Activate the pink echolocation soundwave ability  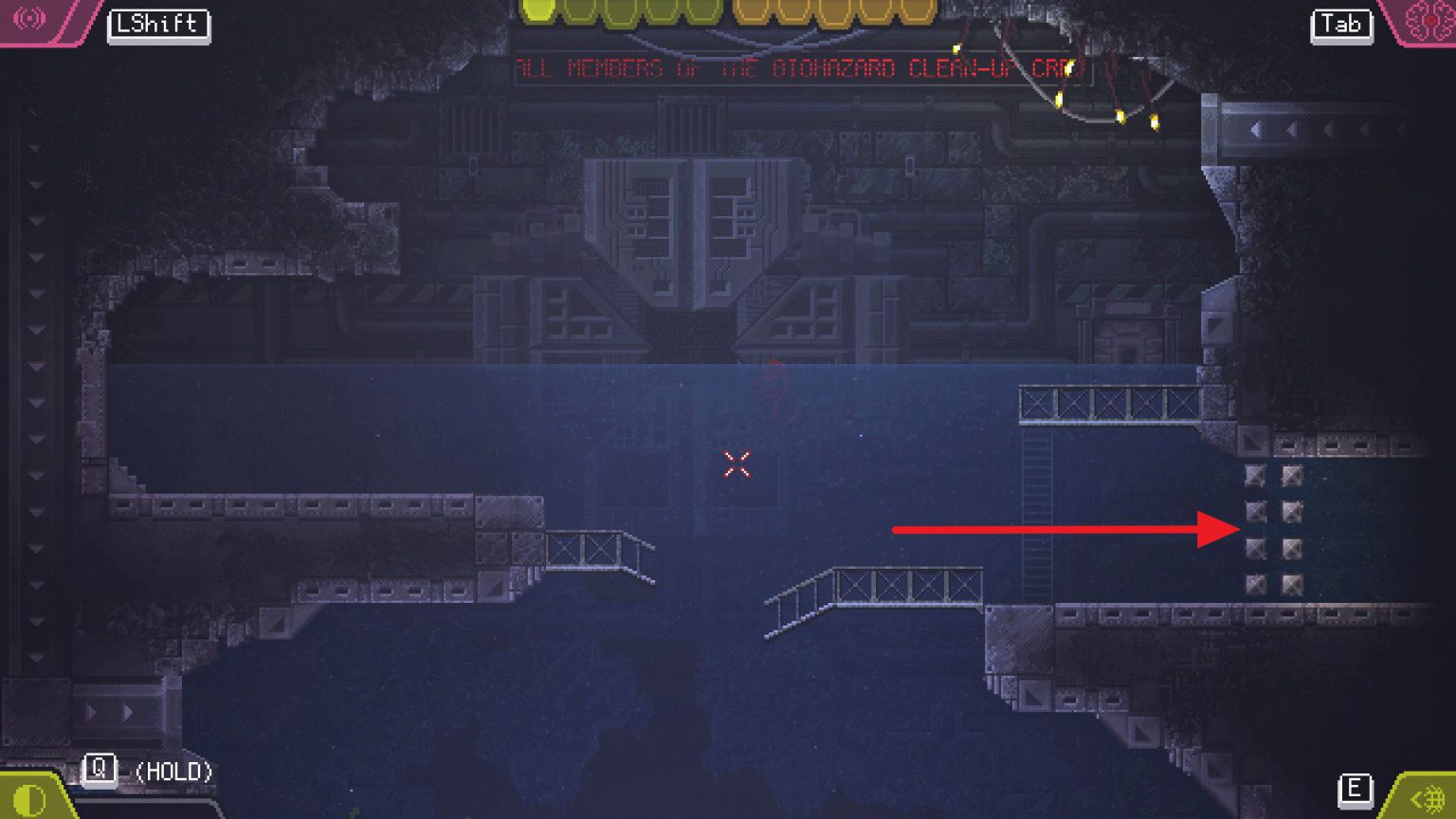coord(29,18)
